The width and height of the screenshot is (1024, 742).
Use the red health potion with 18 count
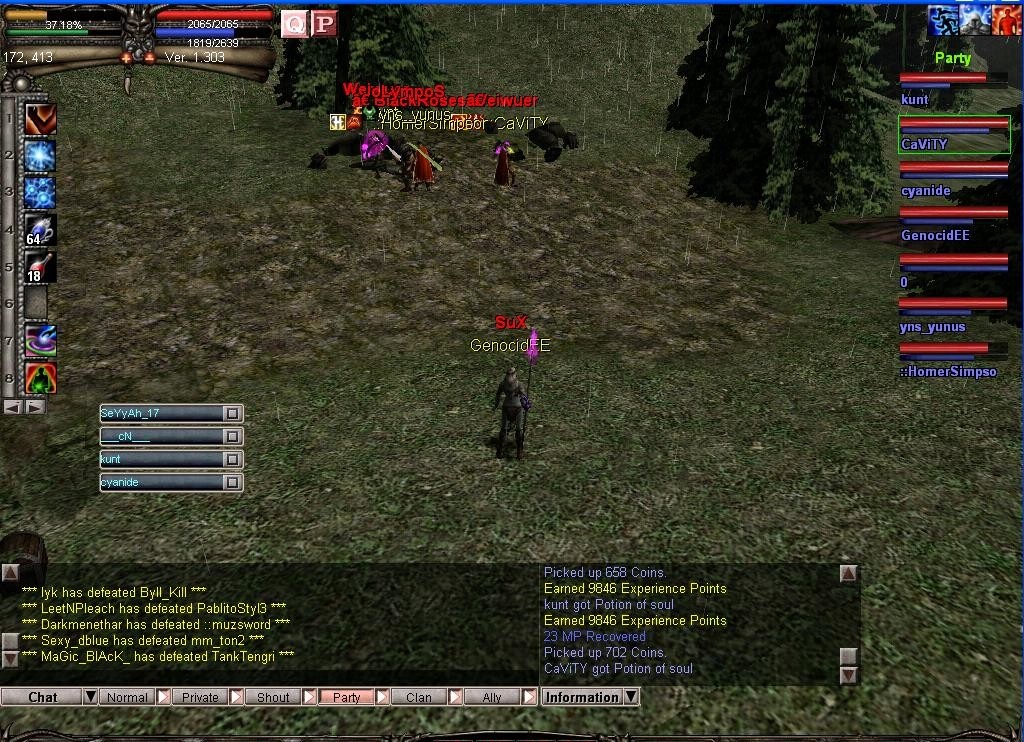pos(40,267)
